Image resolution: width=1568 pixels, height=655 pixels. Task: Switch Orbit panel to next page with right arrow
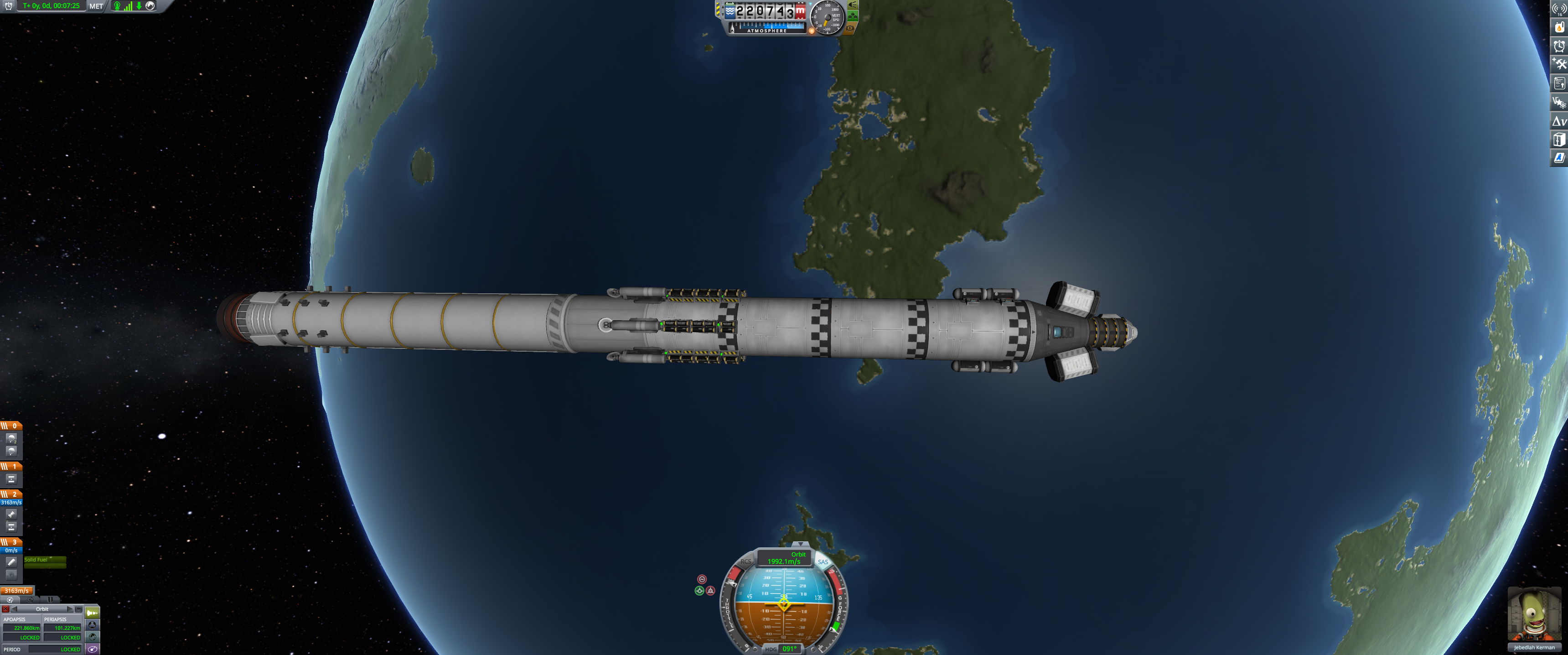tap(70, 609)
